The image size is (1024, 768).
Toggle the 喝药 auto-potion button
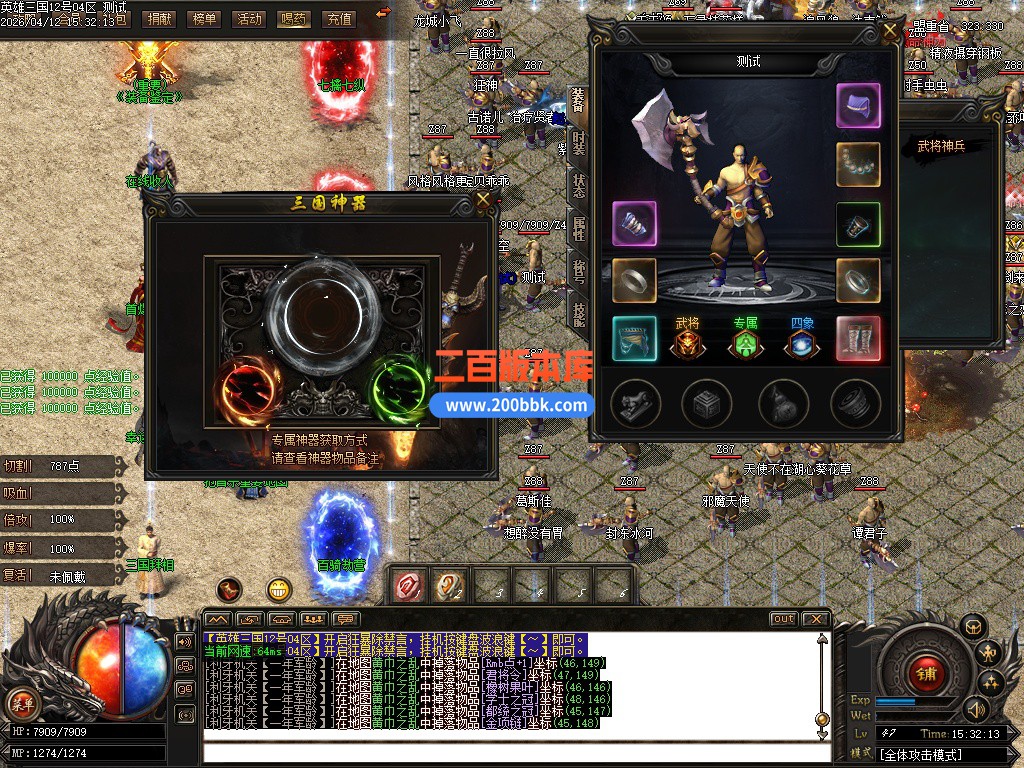[x=294, y=18]
